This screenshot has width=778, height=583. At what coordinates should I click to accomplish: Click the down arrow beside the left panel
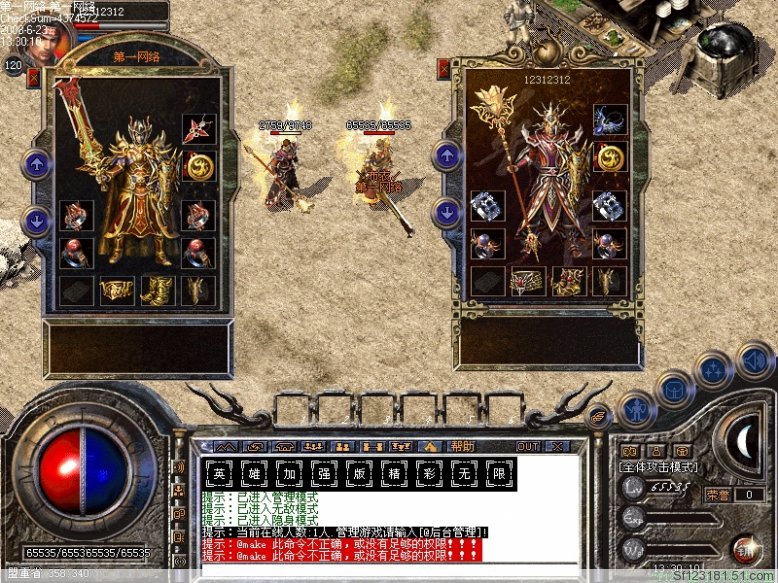click(37, 221)
